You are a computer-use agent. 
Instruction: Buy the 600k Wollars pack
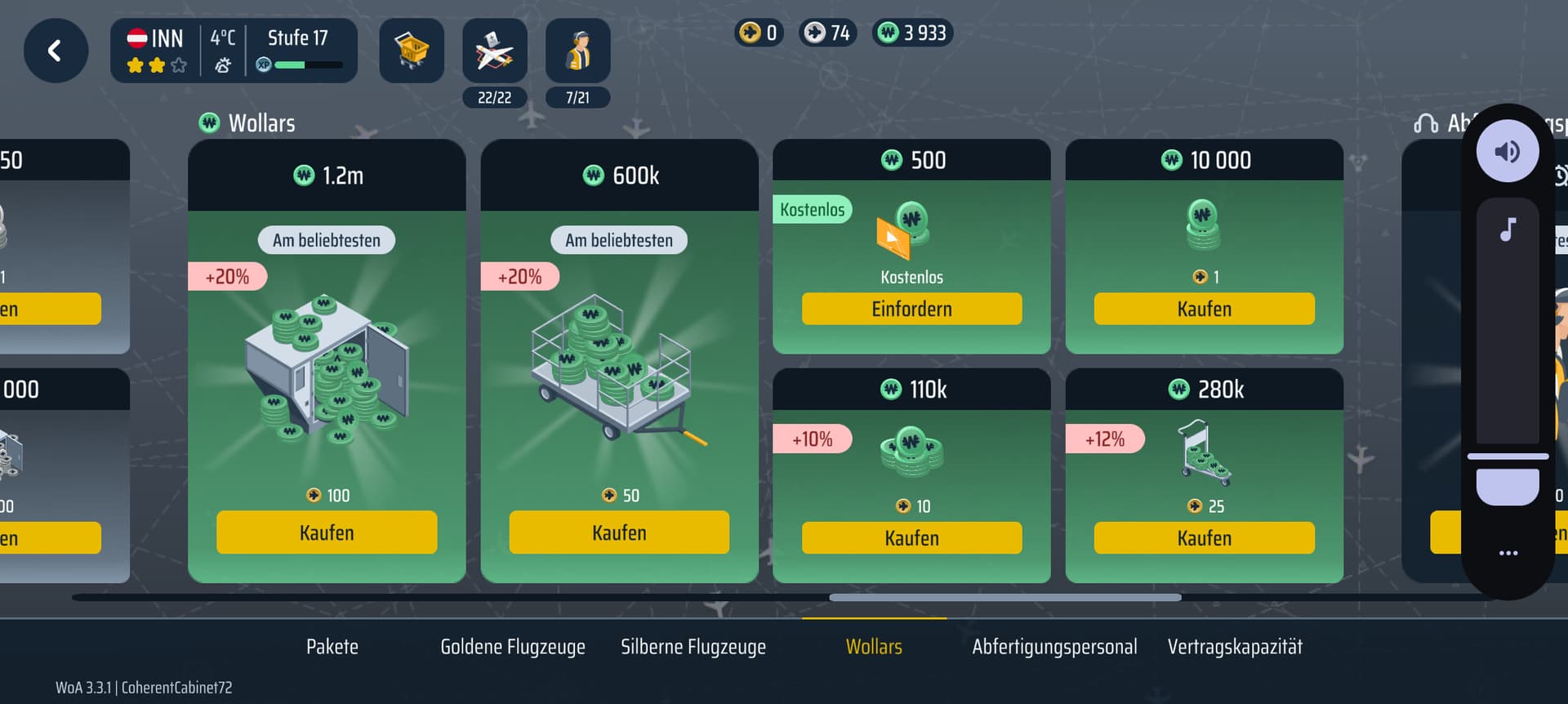tap(619, 532)
